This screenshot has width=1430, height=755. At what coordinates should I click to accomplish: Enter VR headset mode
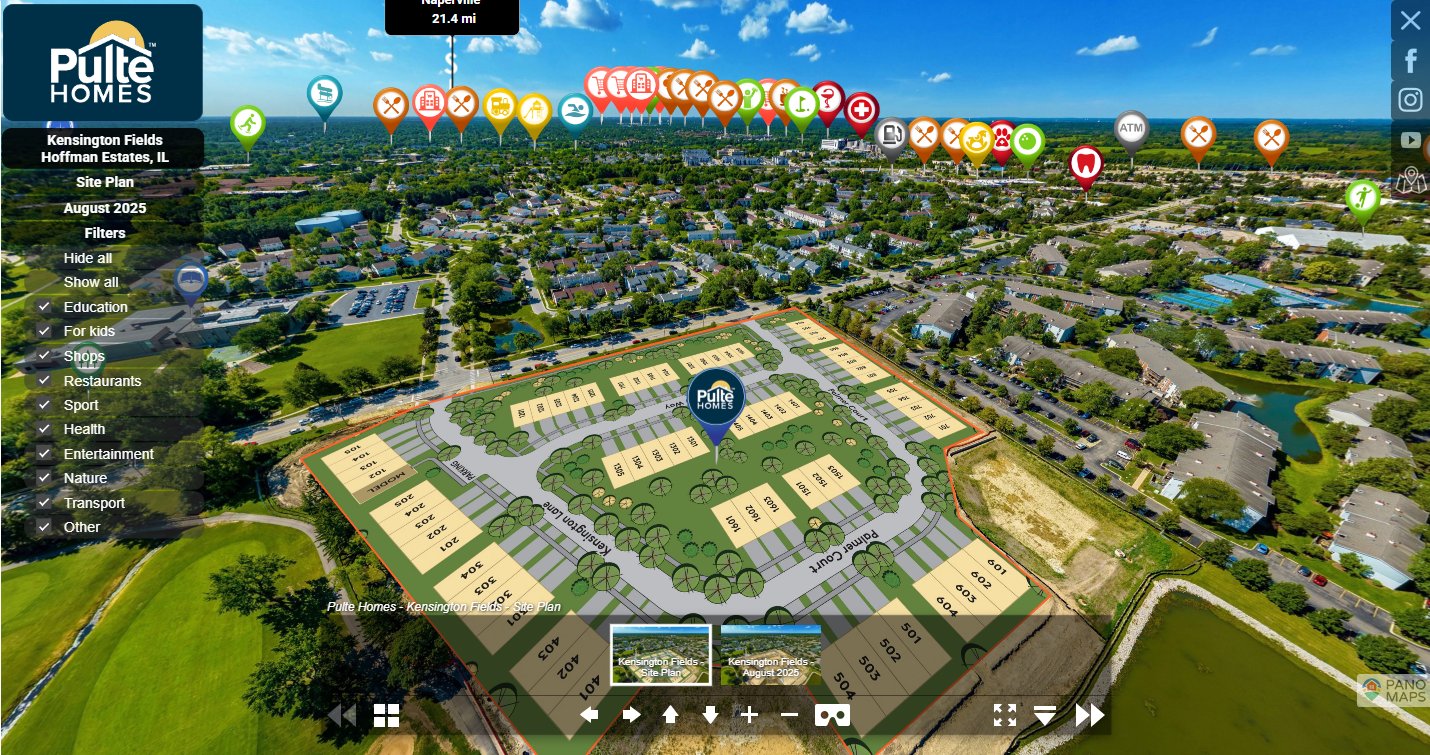(833, 715)
